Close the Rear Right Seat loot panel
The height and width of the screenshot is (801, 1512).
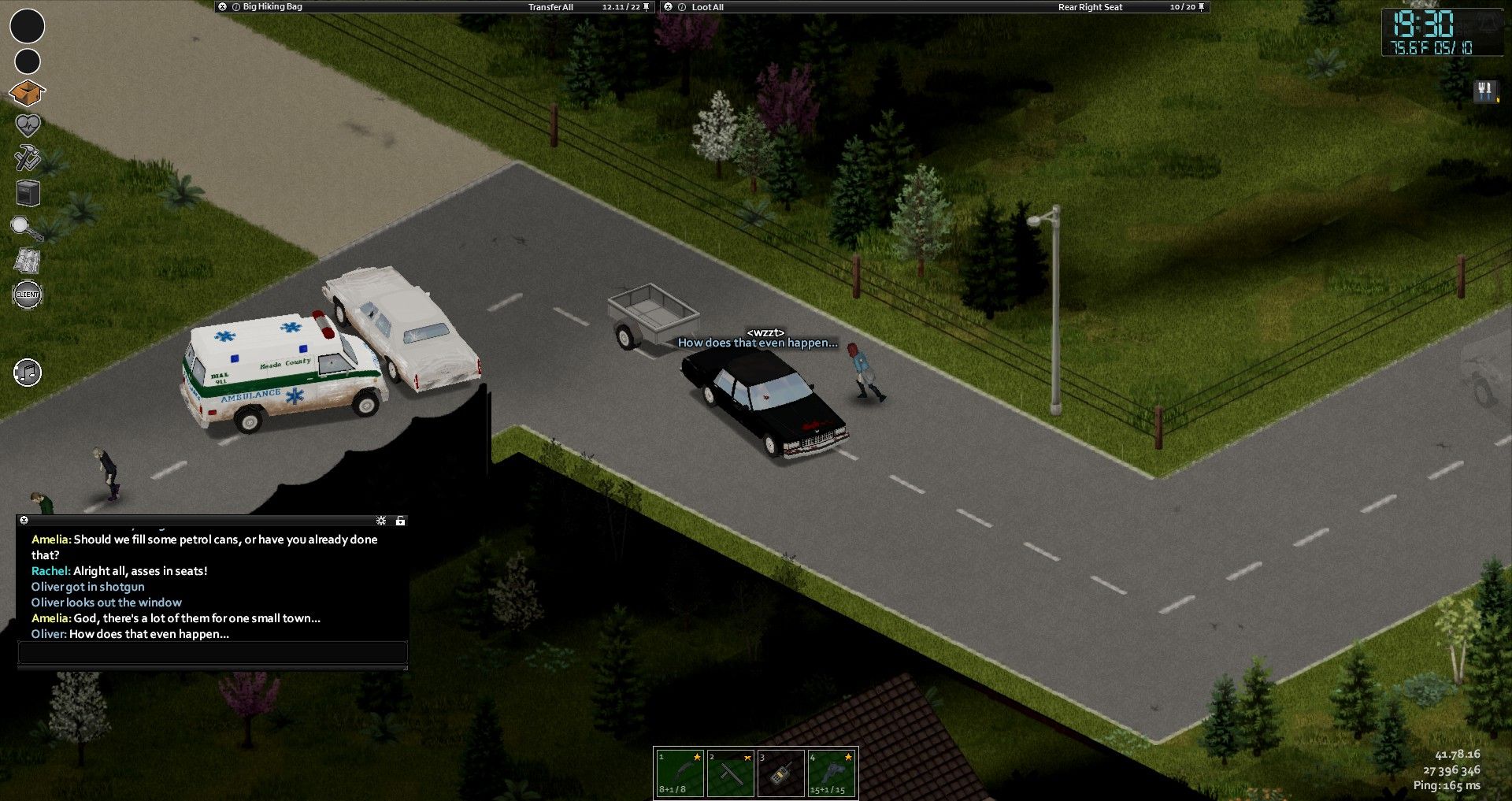669,7
